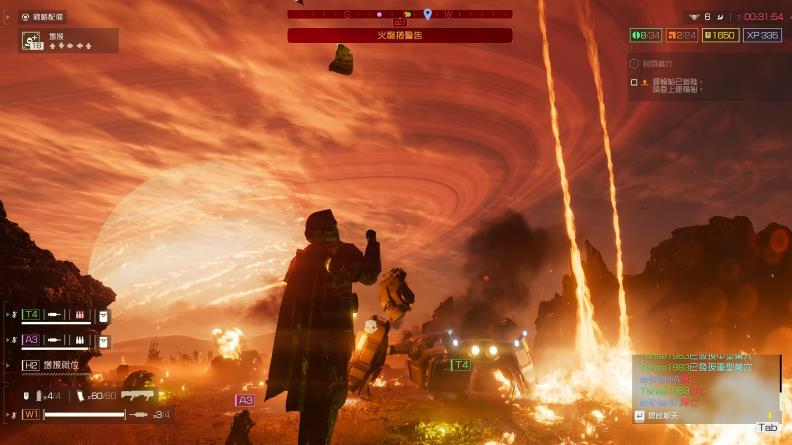Select the reinforce stratagem entry

tap(68, 41)
